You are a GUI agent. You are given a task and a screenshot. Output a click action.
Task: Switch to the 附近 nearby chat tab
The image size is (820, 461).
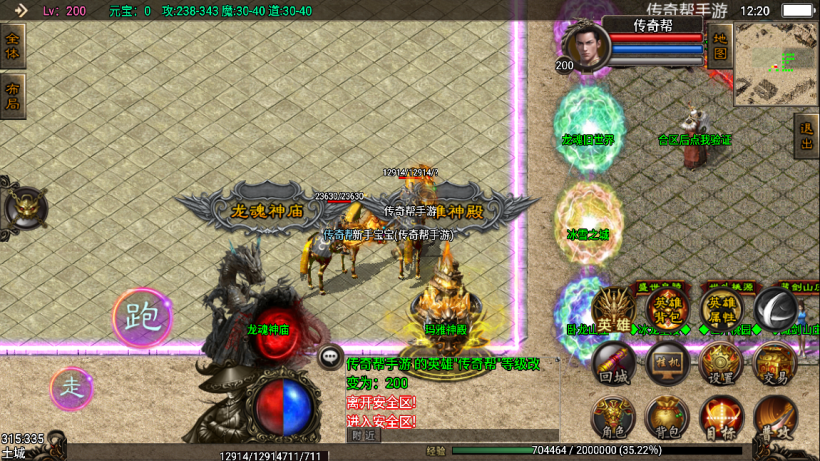coord(364,435)
